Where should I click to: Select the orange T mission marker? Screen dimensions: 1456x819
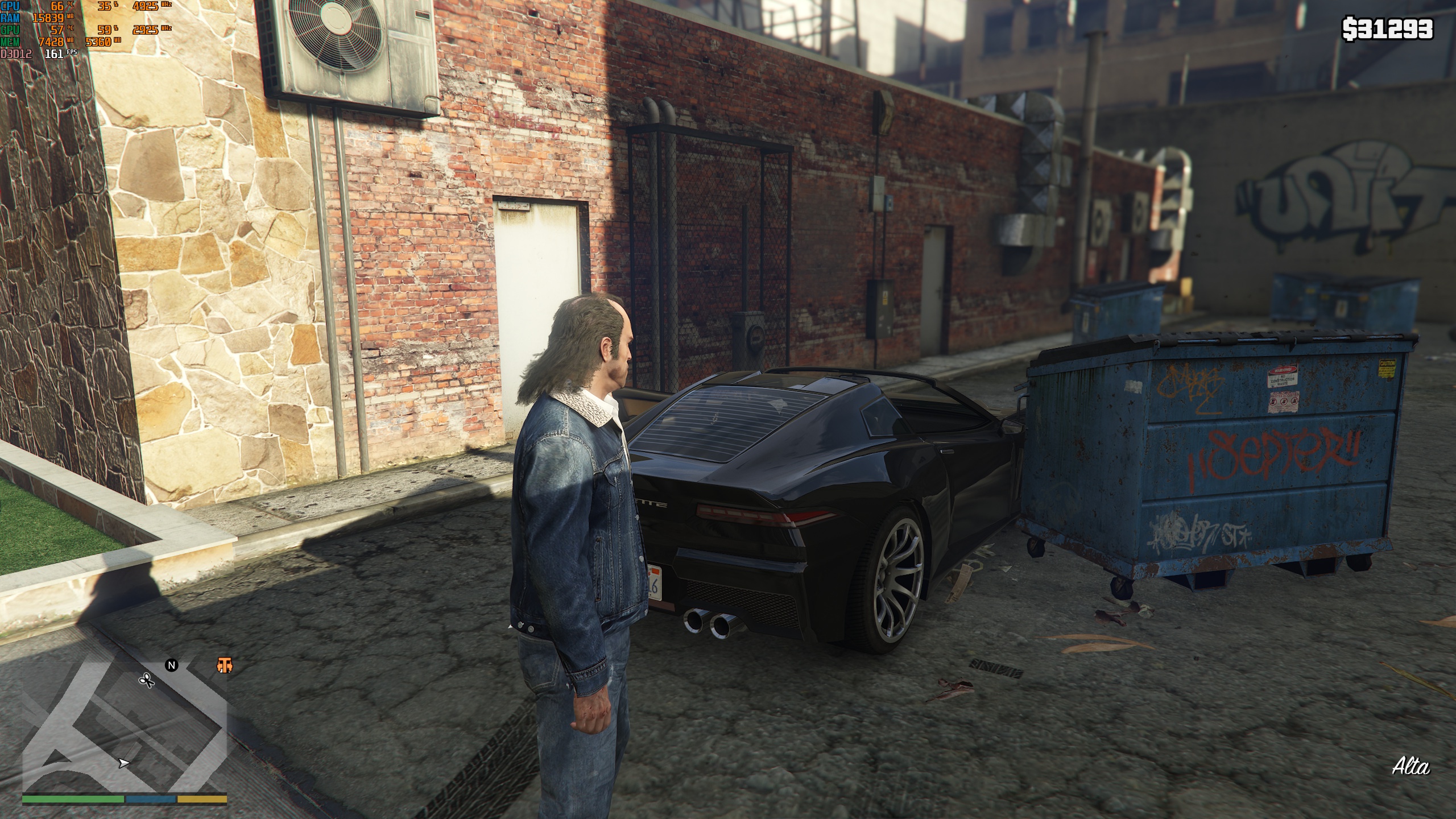(225, 665)
